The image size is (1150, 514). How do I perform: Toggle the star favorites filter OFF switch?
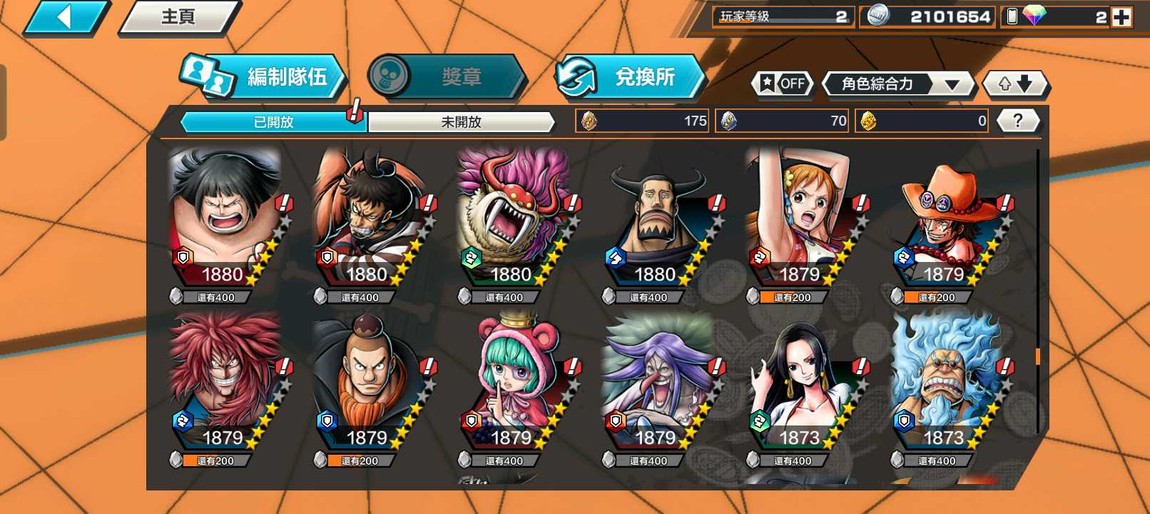783,84
